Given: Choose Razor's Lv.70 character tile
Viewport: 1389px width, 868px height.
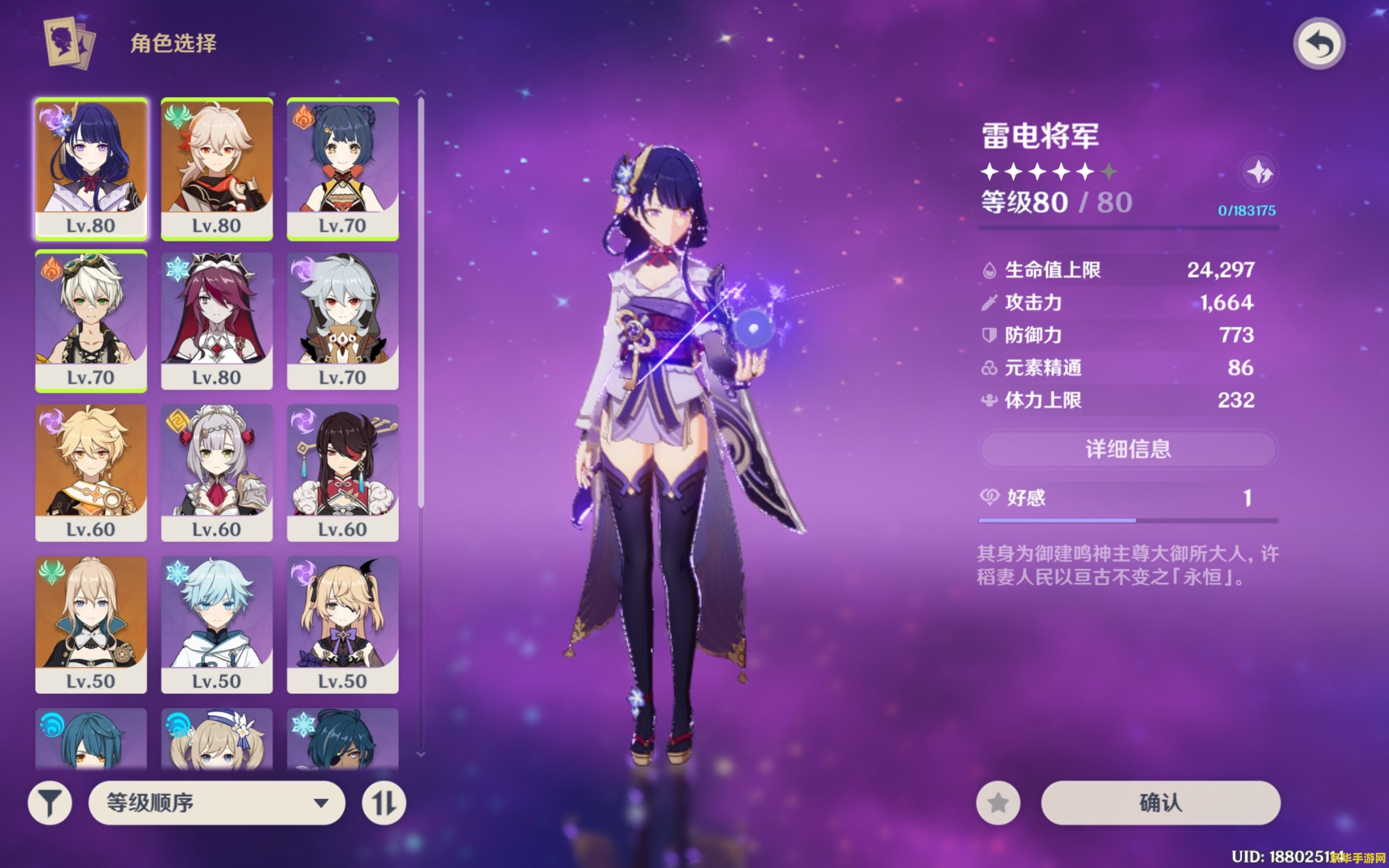Looking at the screenshot, I should tap(343, 320).
